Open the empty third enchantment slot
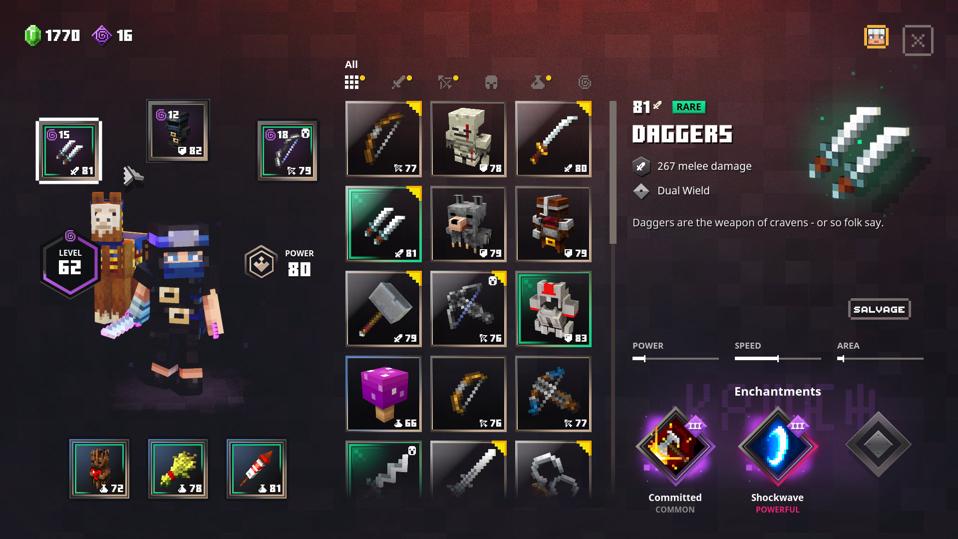This screenshot has width=958, height=539. click(x=877, y=446)
